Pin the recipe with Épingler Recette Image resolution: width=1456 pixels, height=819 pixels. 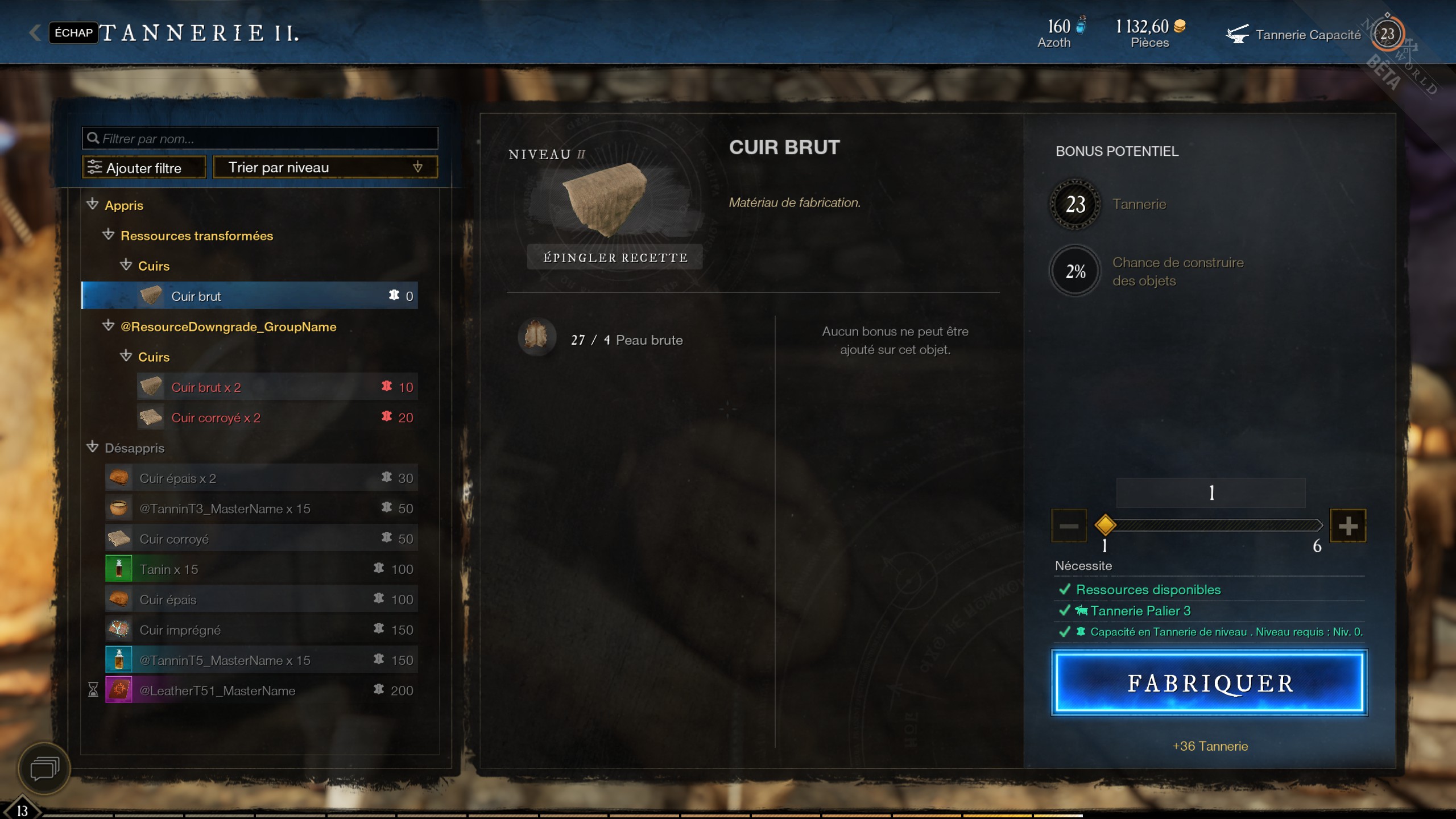(x=615, y=258)
